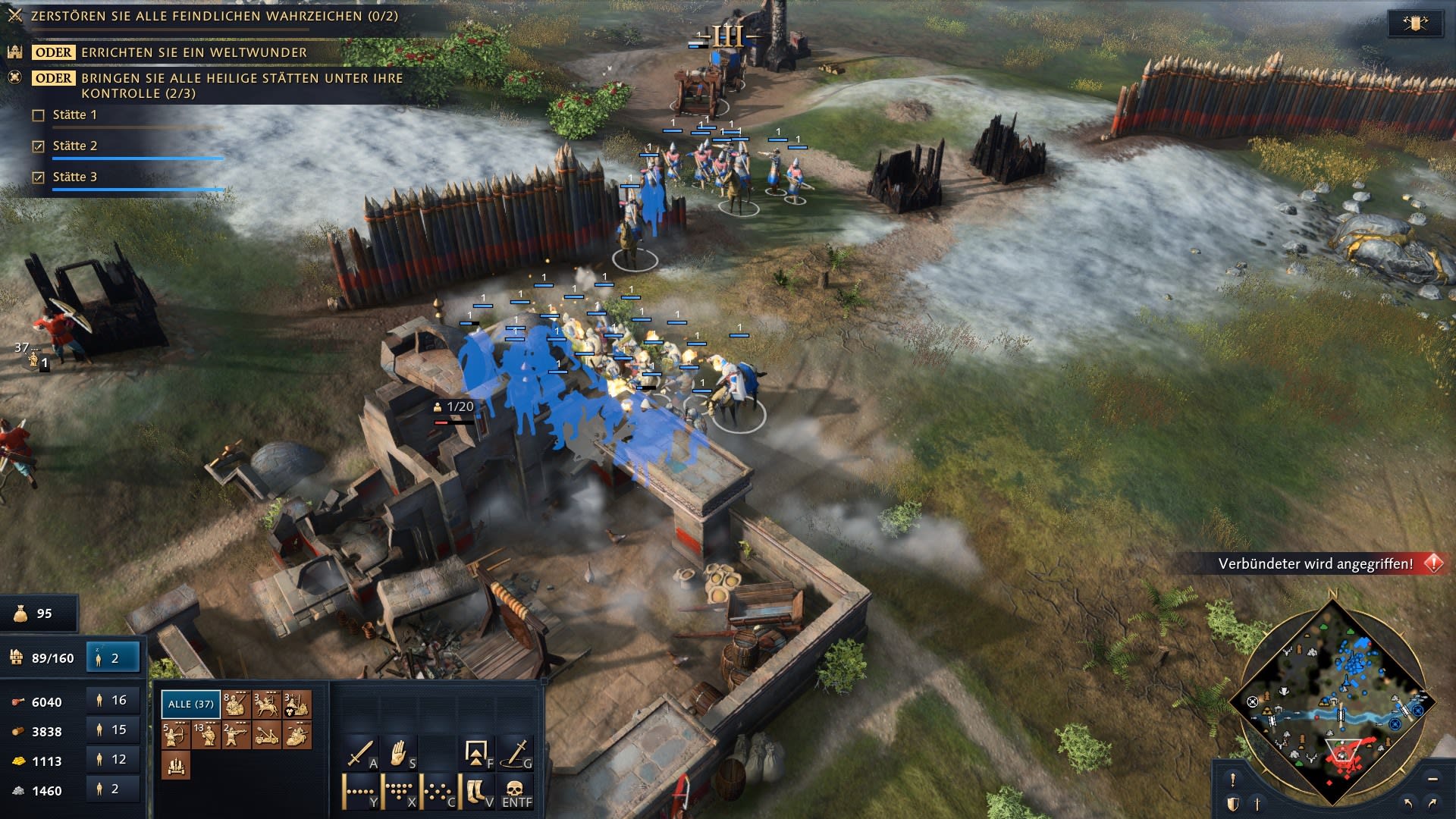This screenshot has height=819, width=1456.
Task: Select the catapult siege unit icon
Action: 267,735
